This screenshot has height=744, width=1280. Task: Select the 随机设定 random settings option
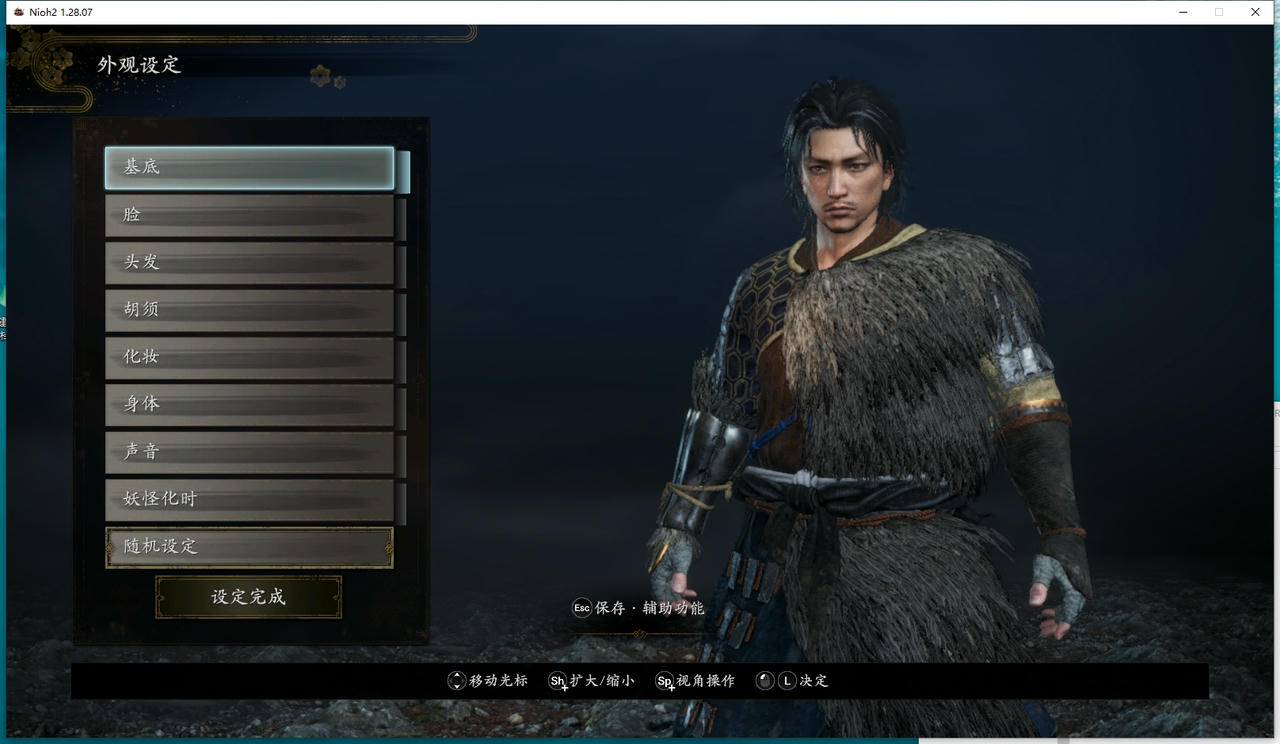pos(248,547)
